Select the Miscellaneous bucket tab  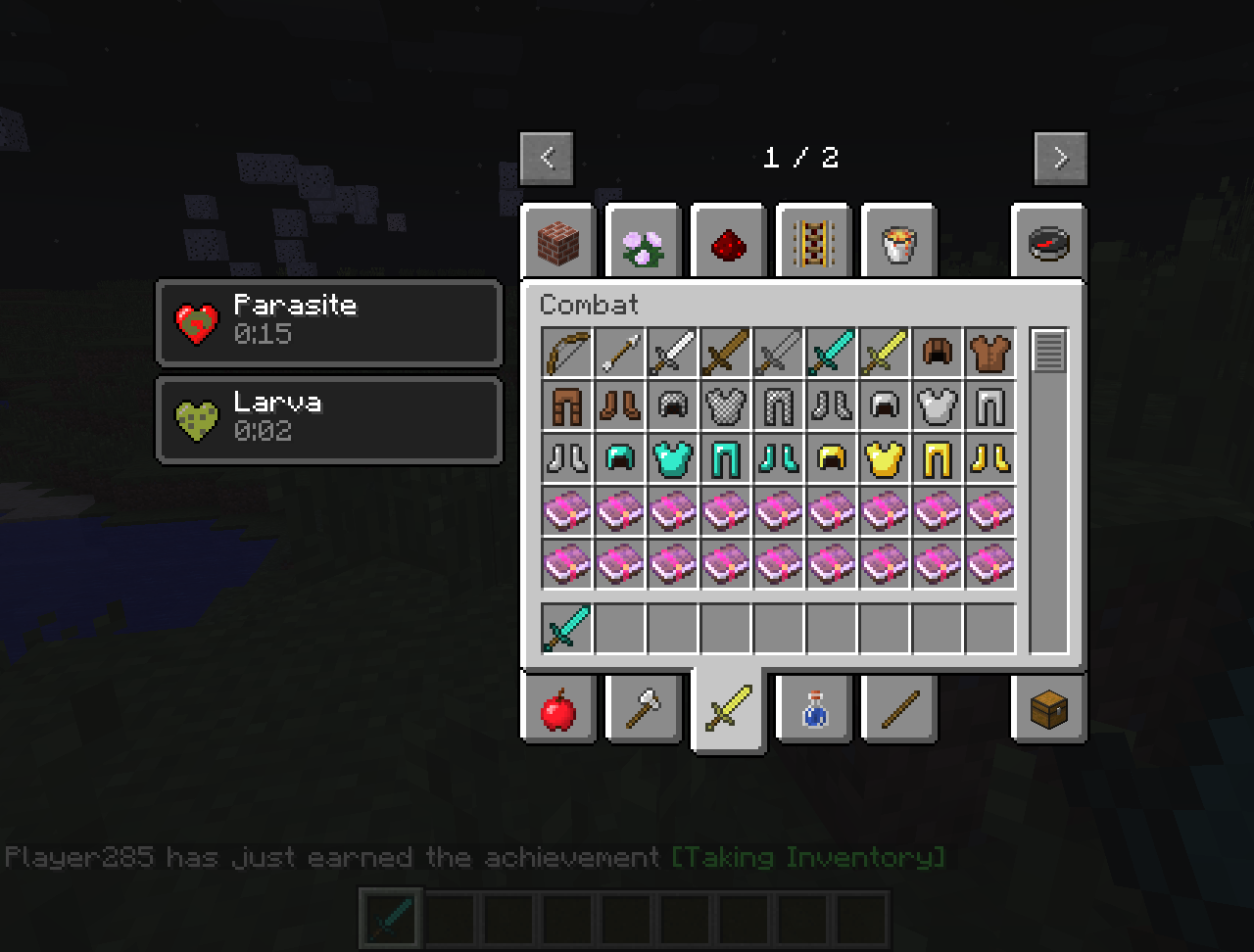tap(897, 243)
